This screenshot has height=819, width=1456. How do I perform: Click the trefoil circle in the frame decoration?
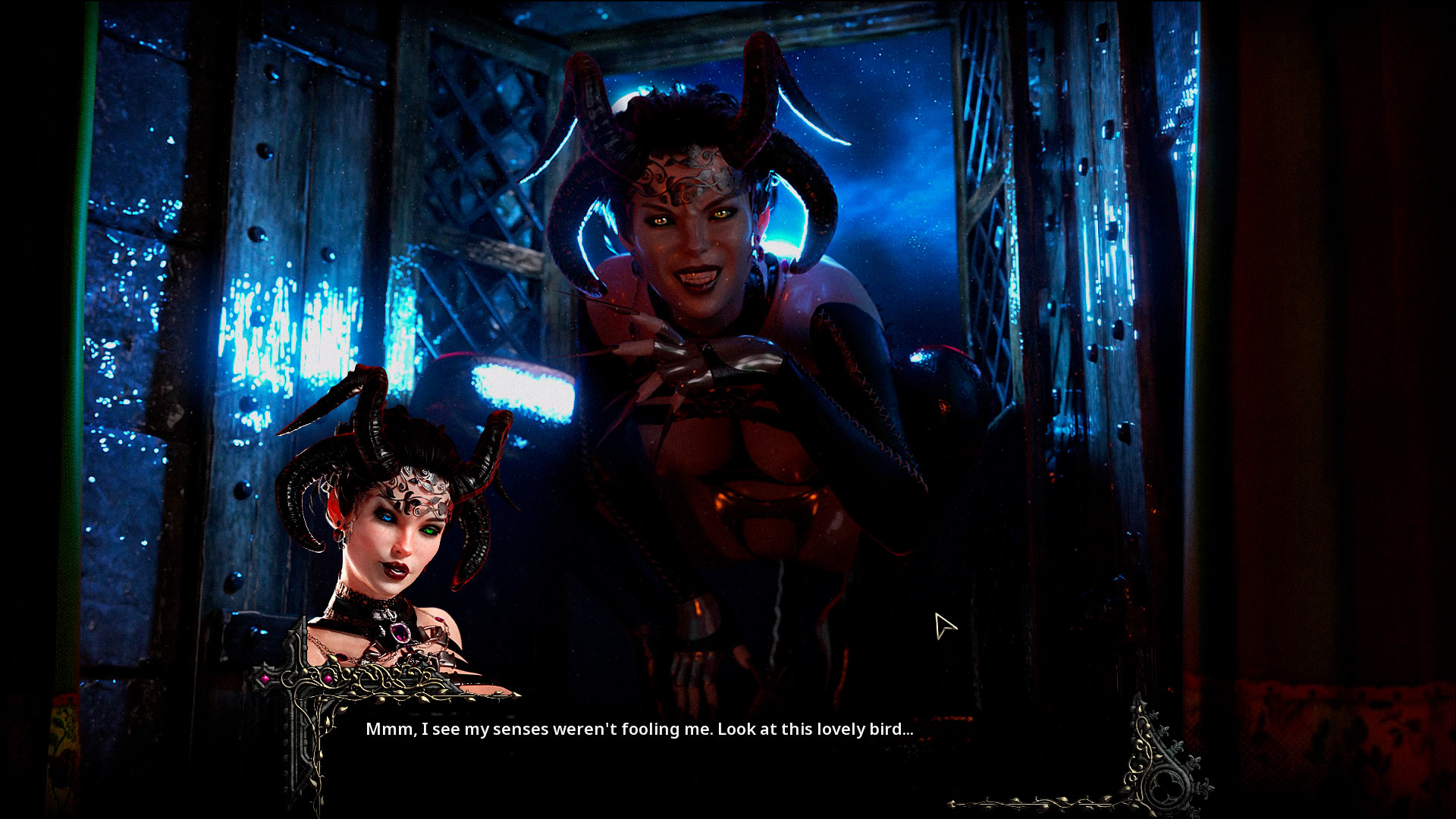[1166, 785]
